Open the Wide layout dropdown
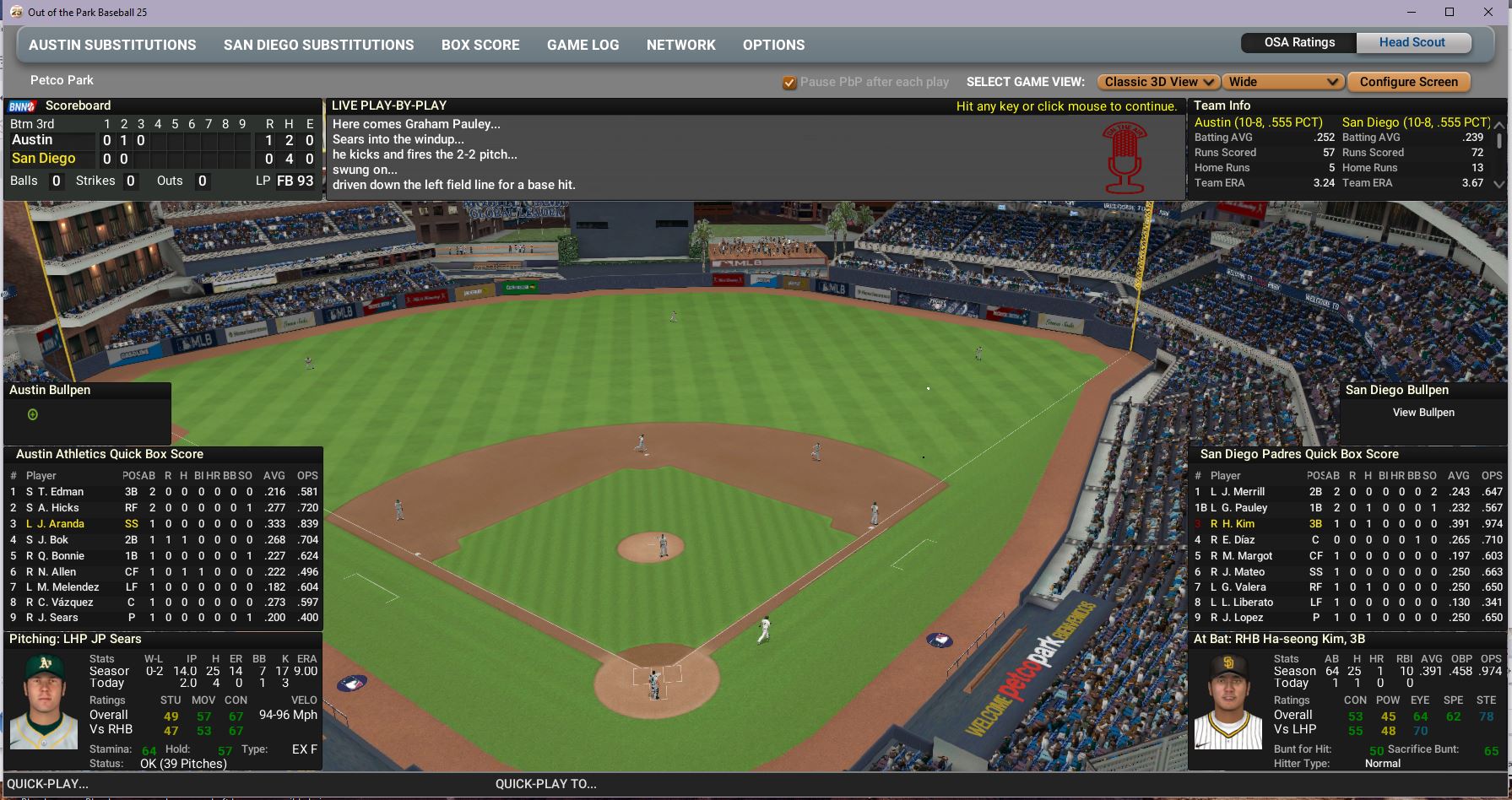 (1282, 82)
